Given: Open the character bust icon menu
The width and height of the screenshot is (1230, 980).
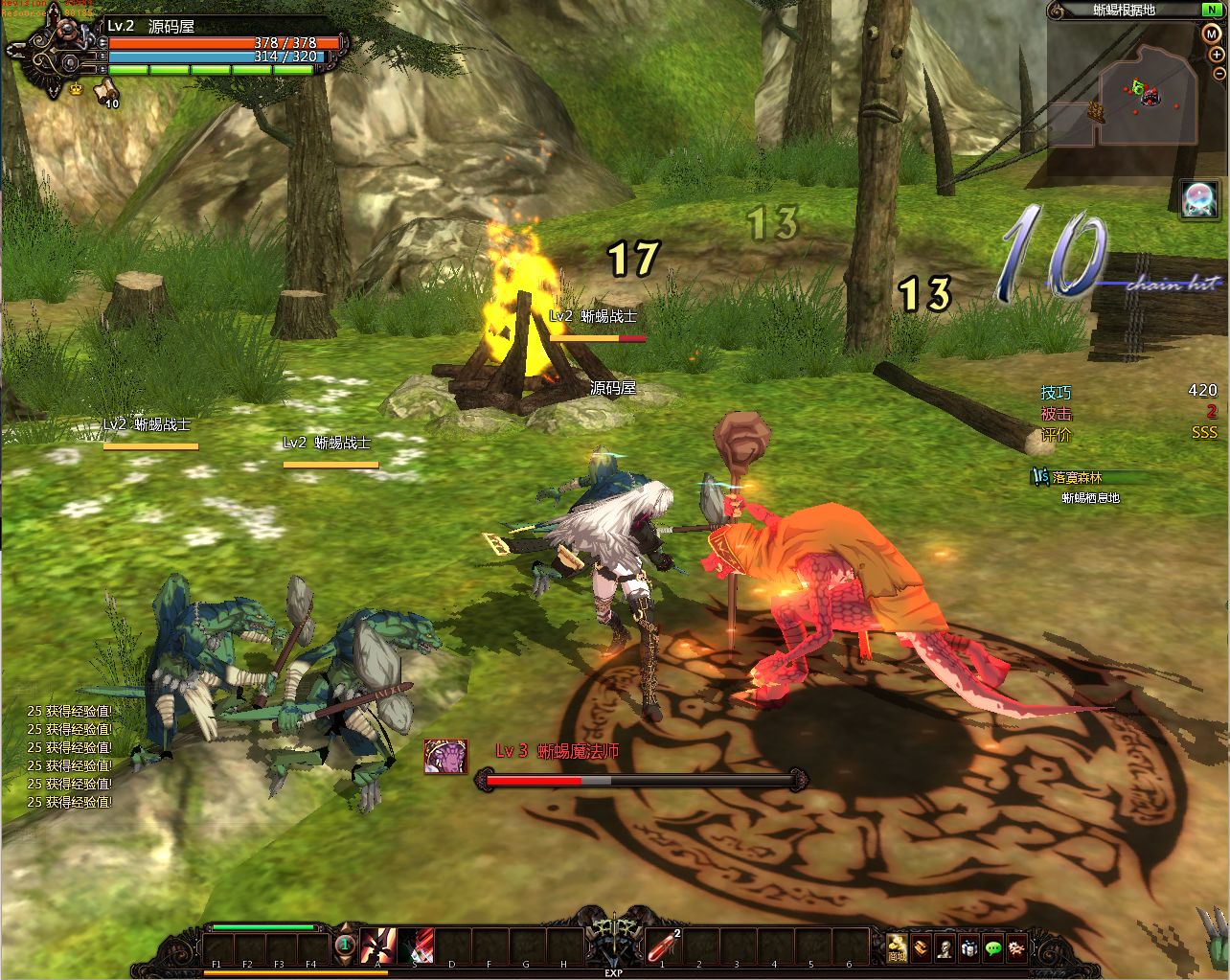Looking at the screenshot, I should [945, 946].
